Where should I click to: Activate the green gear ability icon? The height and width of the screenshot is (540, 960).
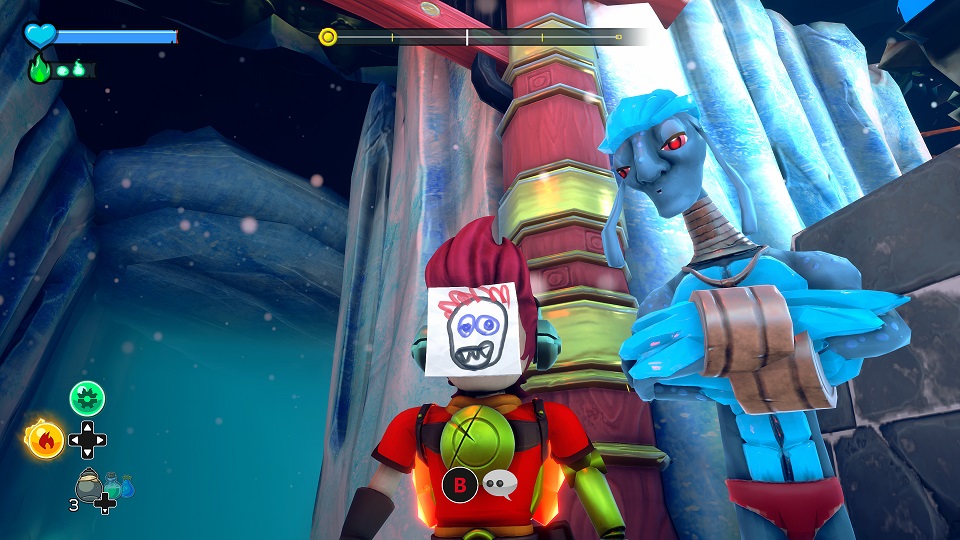tap(87, 399)
